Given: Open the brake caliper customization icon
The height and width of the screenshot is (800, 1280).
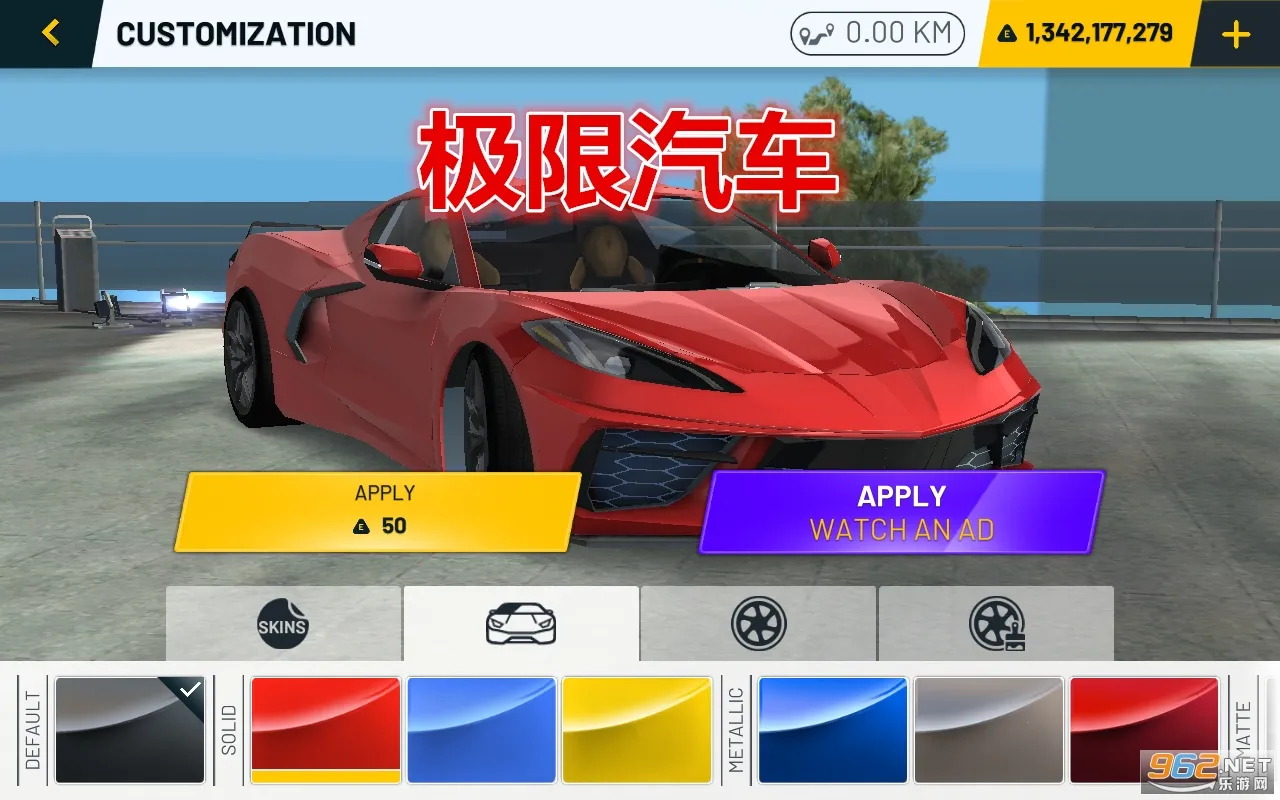Looking at the screenshot, I should 997,623.
